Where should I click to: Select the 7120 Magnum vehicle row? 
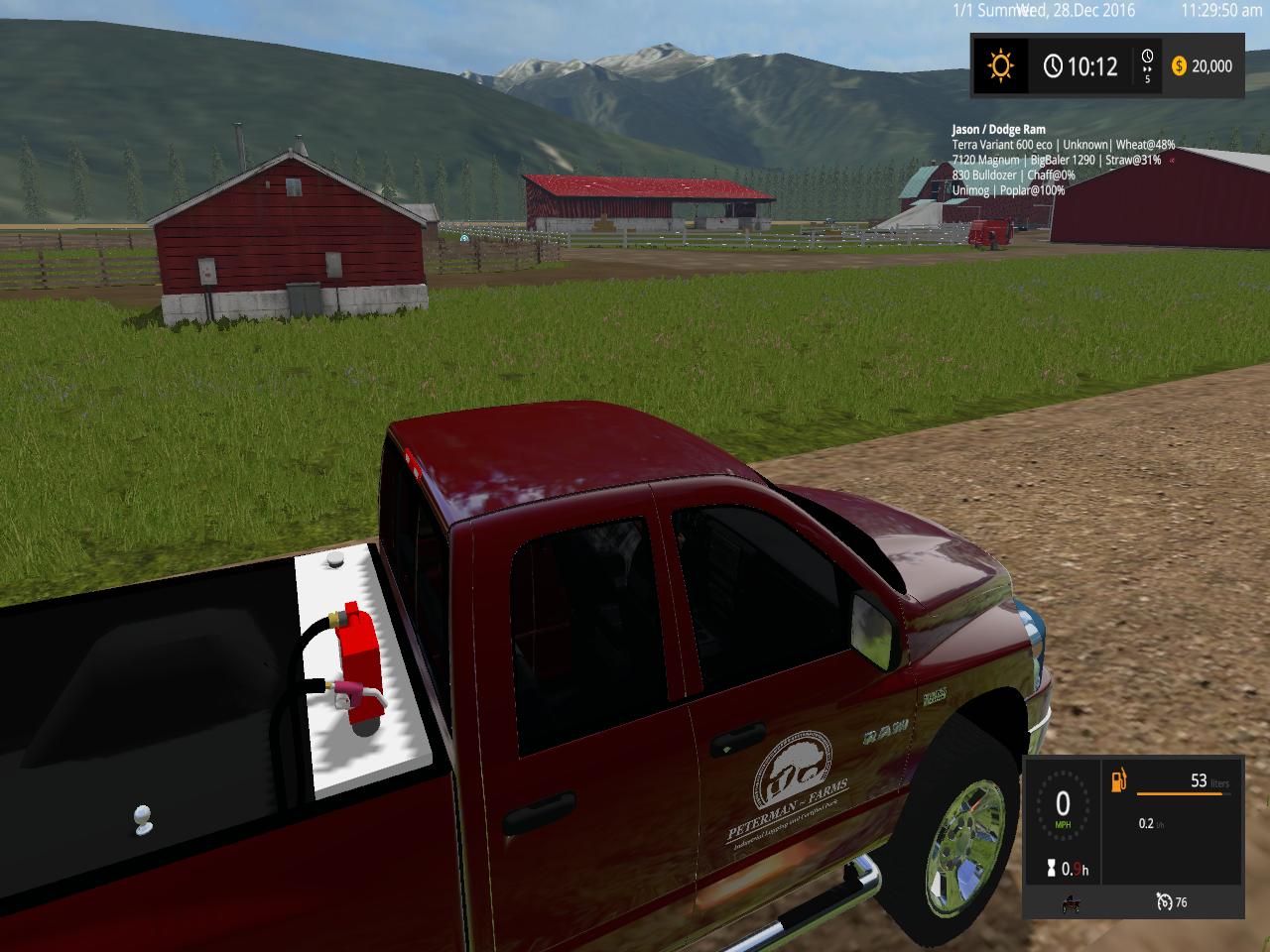point(1056,160)
